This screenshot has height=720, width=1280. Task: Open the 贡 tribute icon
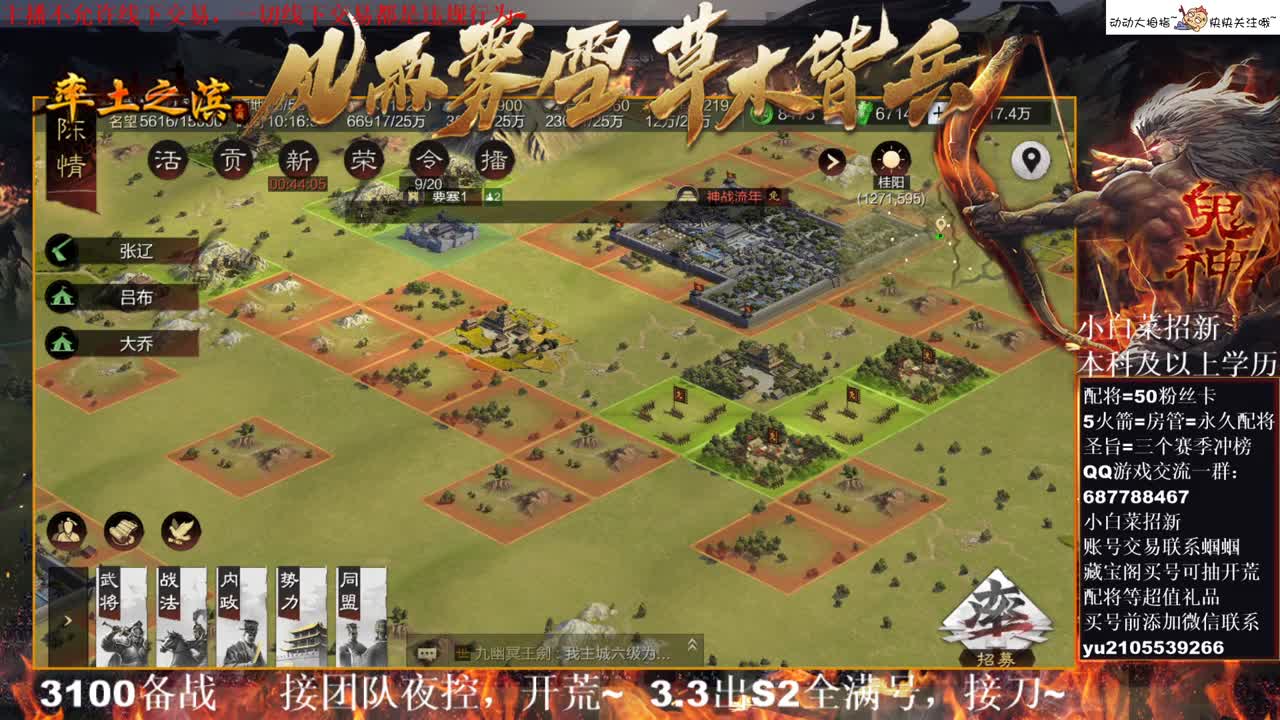(231, 160)
